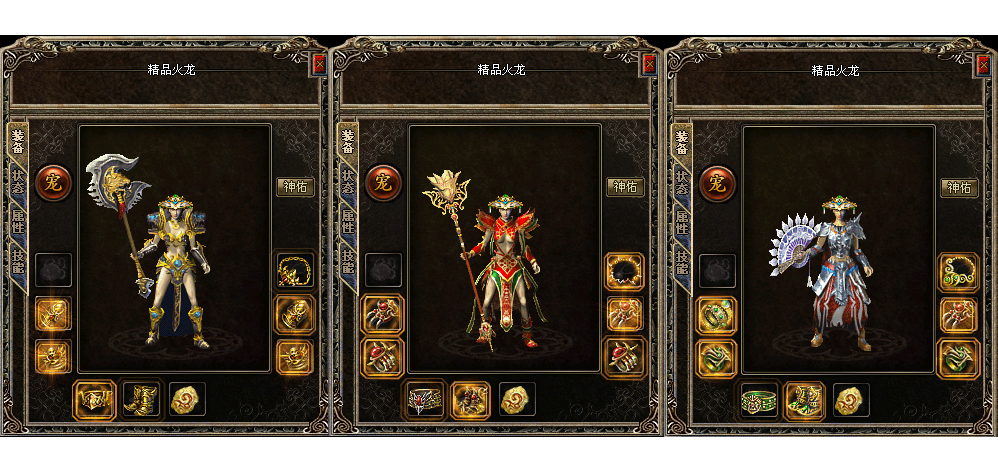Select the black spiked necklace beside the red mage

(625, 272)
